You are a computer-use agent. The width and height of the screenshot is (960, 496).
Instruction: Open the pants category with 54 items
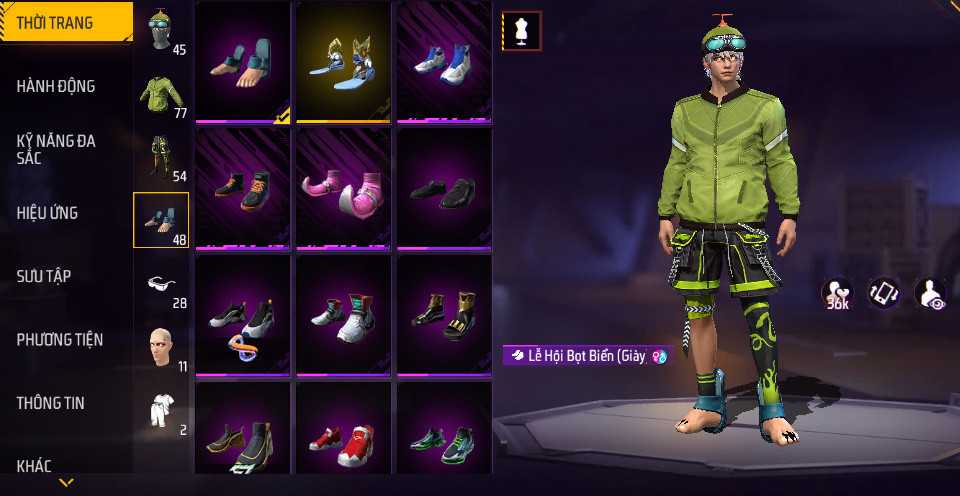pyautogui.click(x=161, y=158)
